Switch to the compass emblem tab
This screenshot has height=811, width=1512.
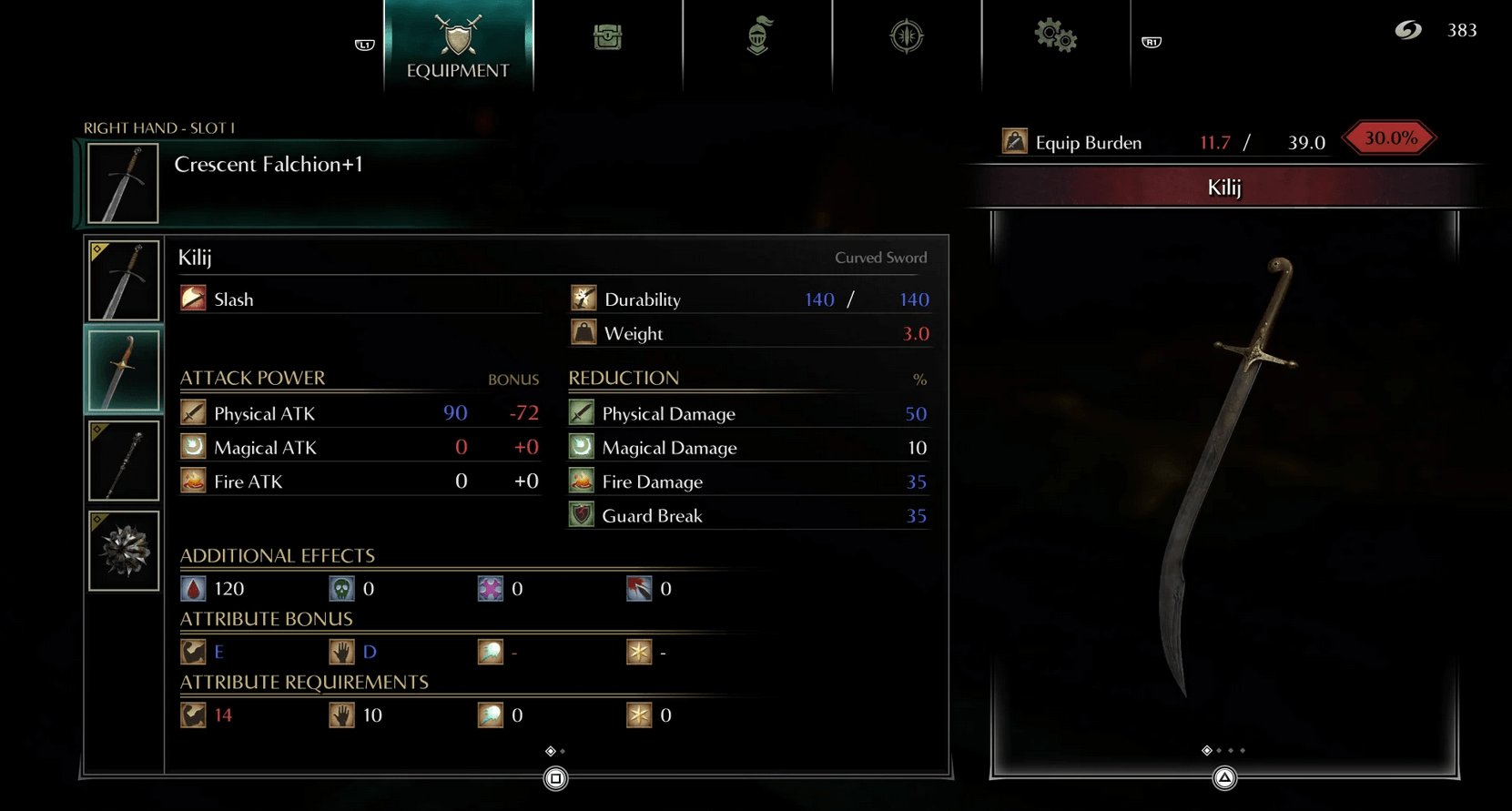pos(907,36)
